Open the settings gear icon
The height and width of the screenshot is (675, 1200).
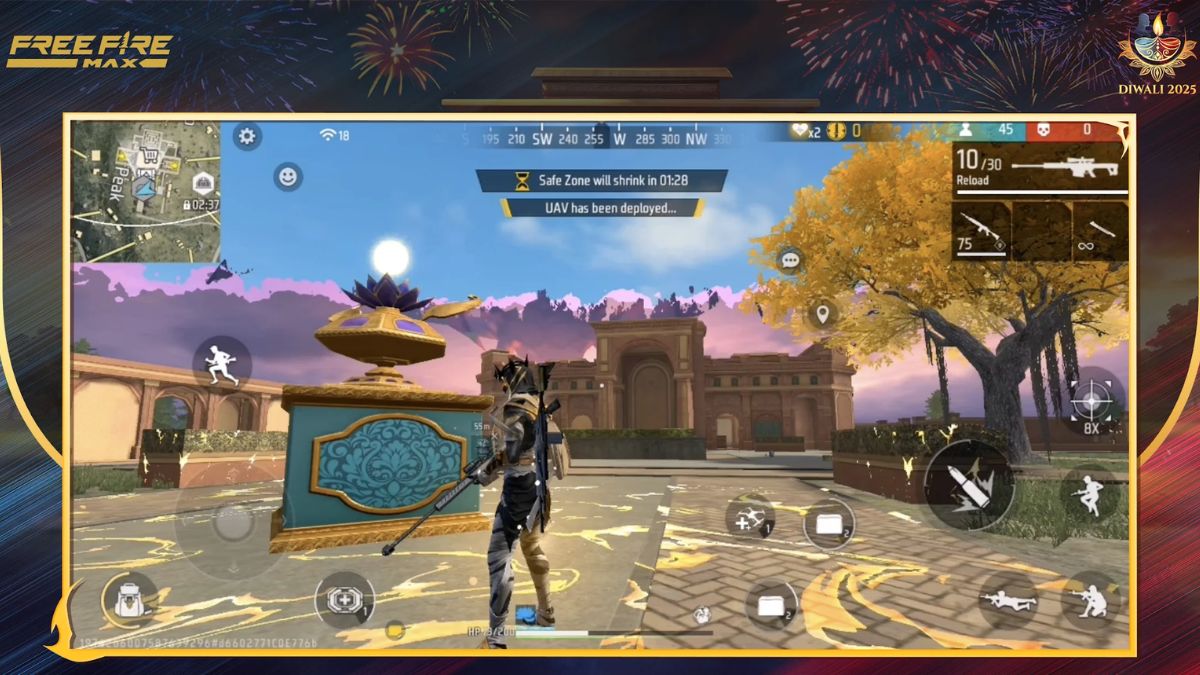coord(247,136)
